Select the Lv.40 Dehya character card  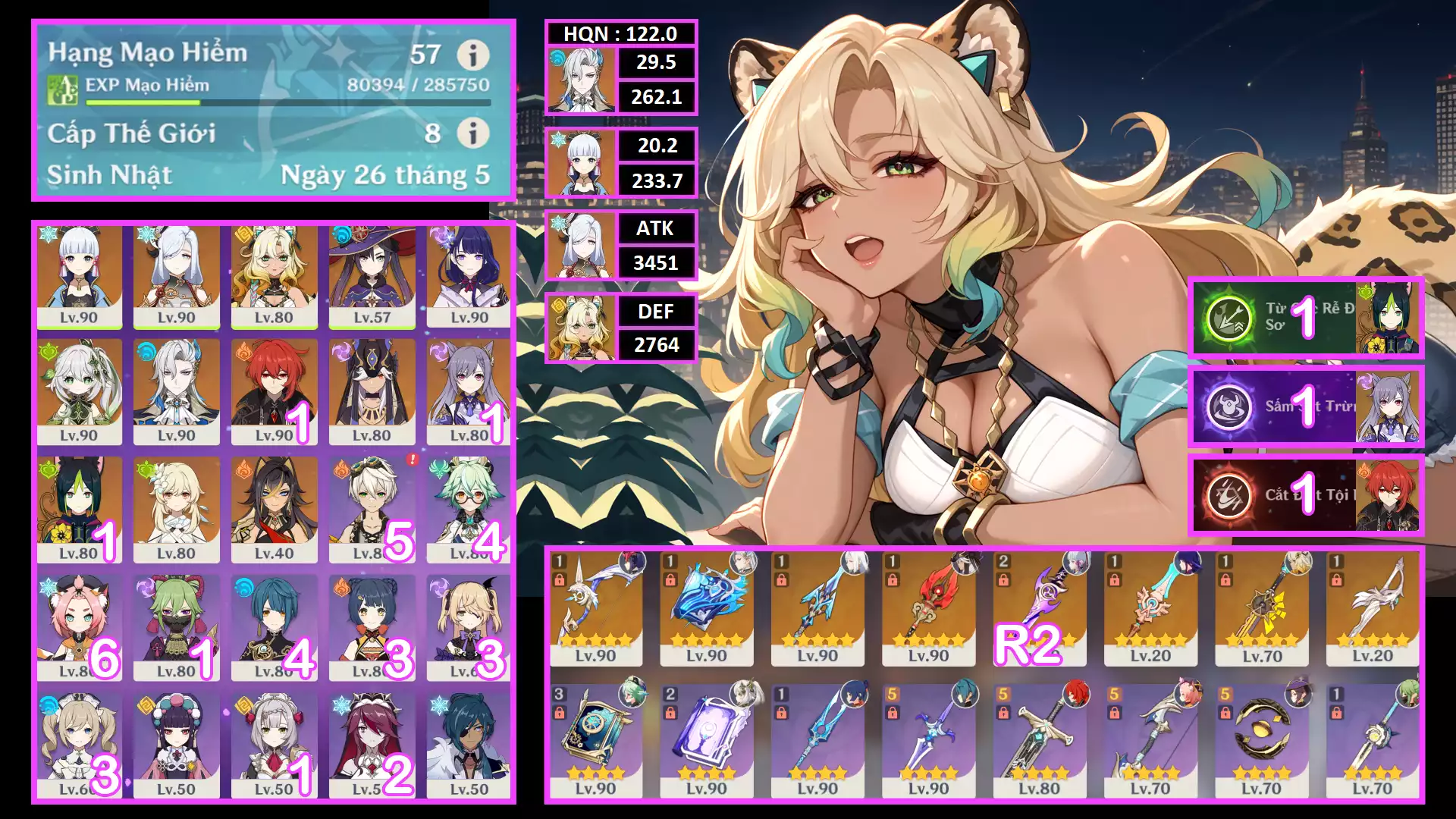pyautogui.click(x=274, y=510)
